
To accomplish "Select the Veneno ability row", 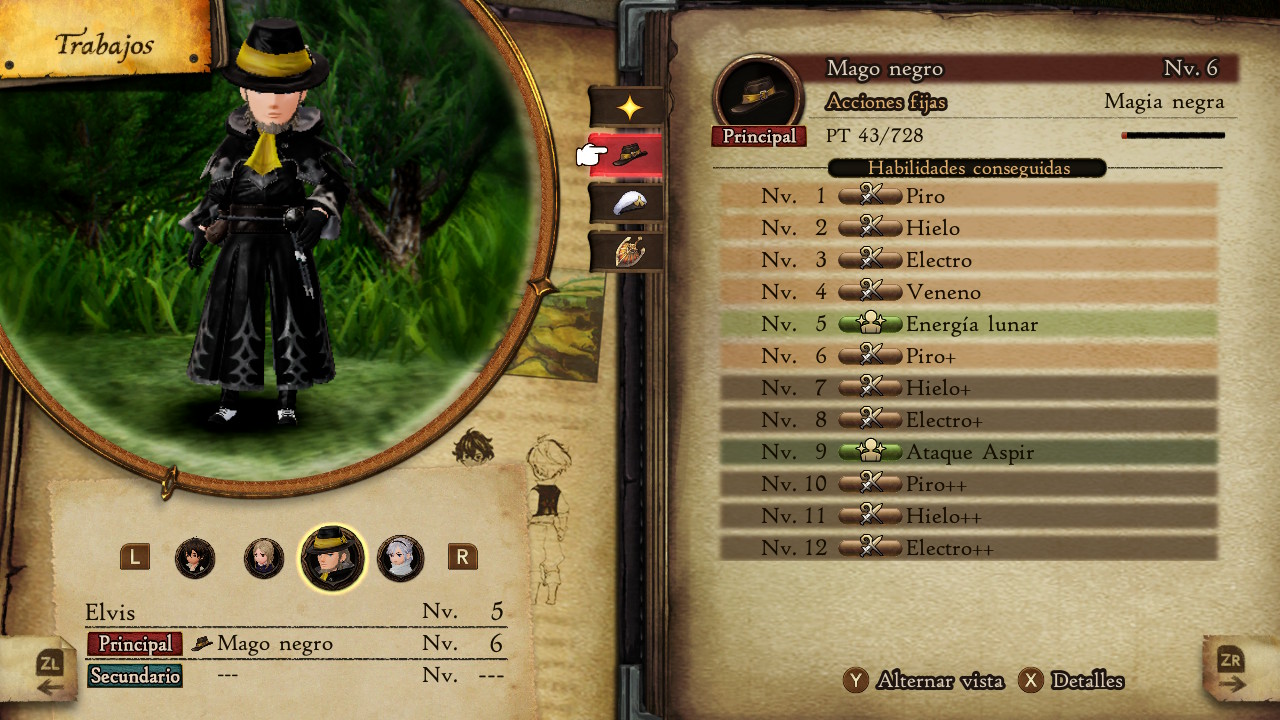I will pos(968,292).
